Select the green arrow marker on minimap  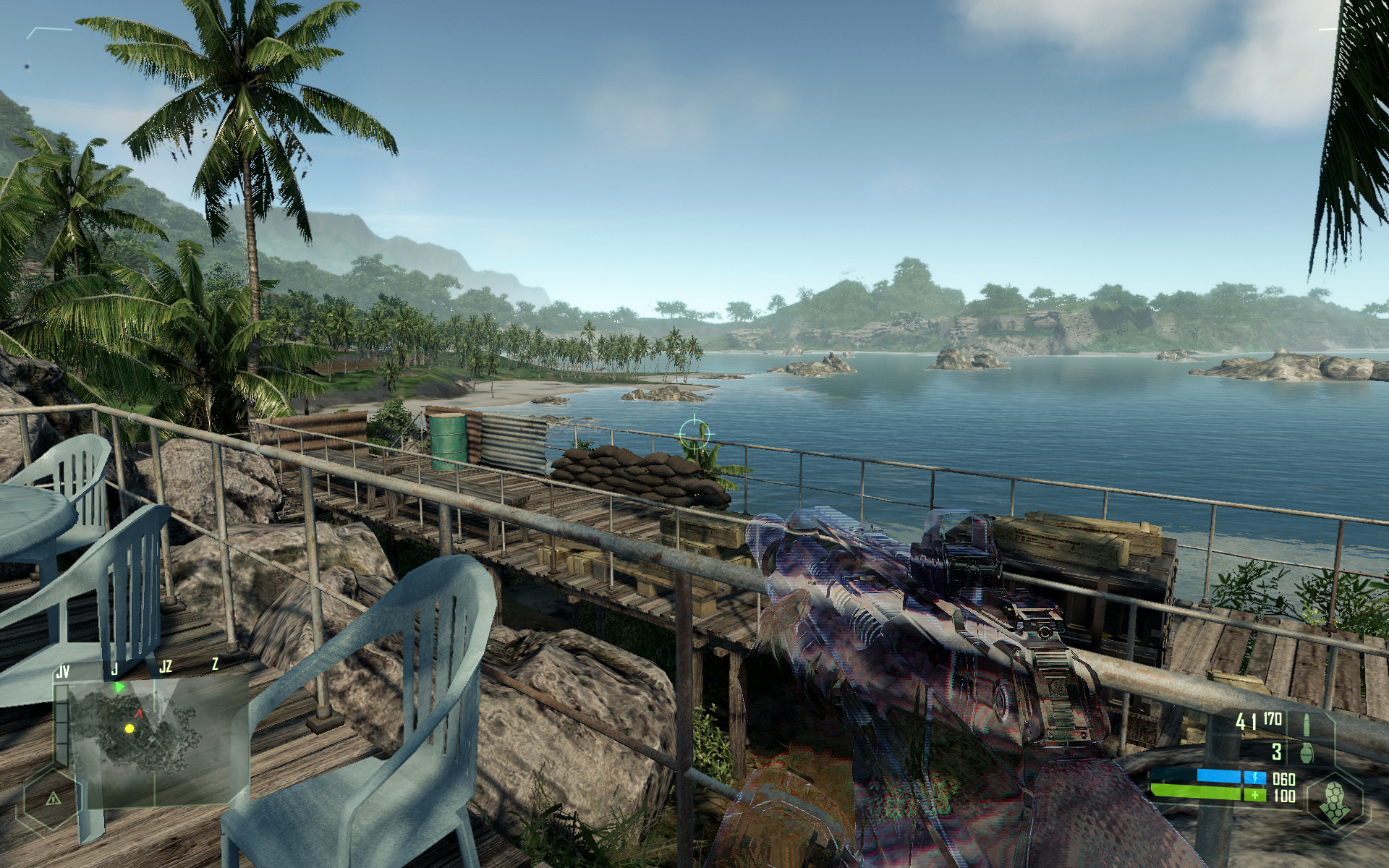pos(119,686)
